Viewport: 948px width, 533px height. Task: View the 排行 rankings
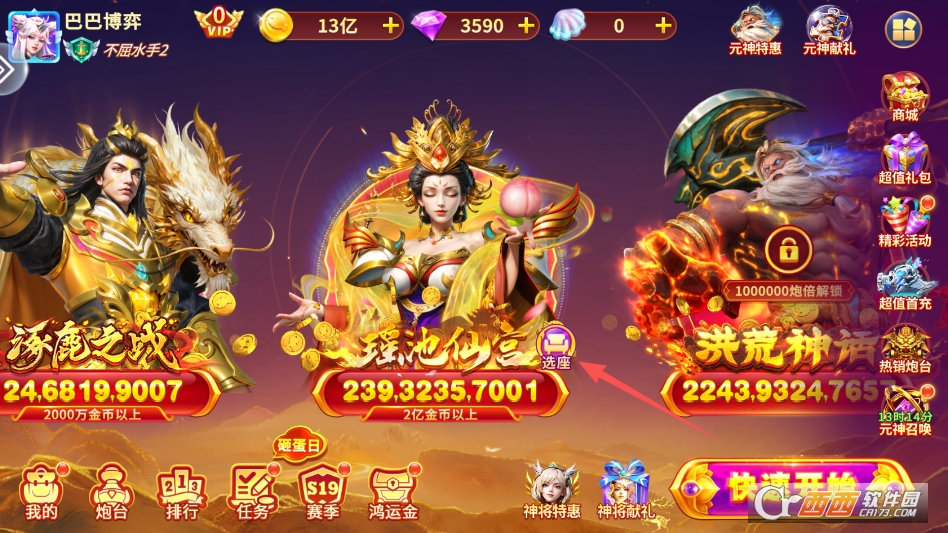(x=181, y=492)
